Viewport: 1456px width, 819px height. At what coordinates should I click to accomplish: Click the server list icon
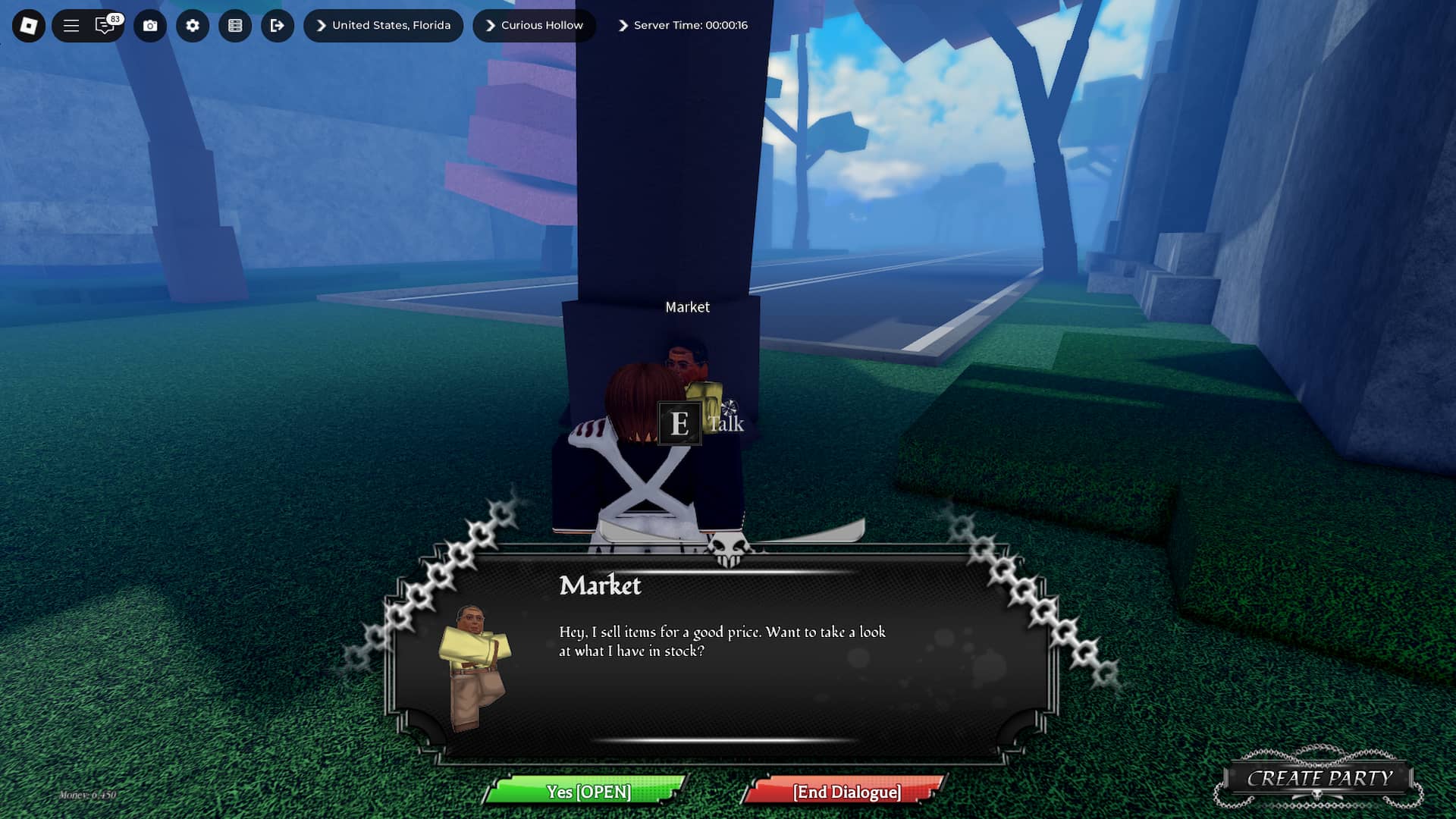point(235,25)
